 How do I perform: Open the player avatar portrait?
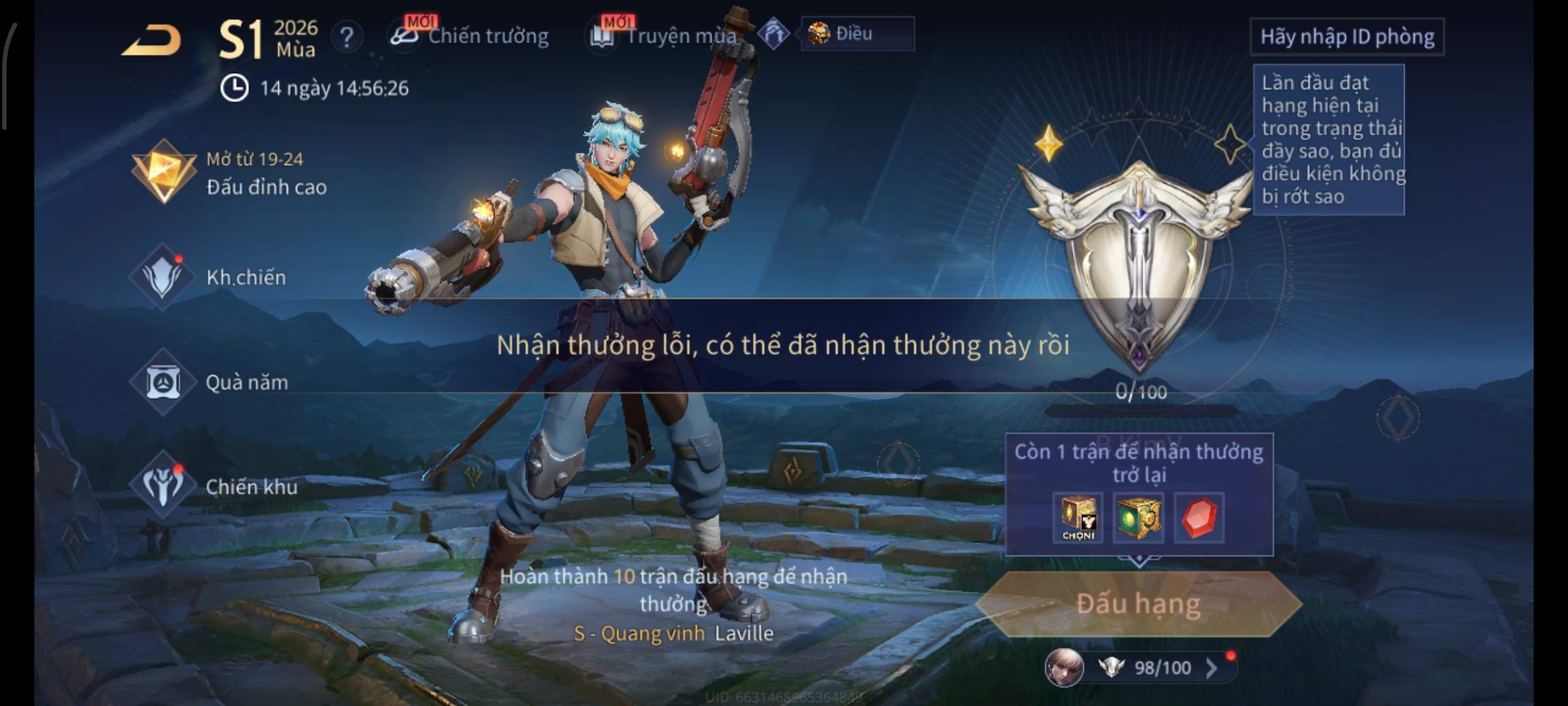pyautogui.click(x=1064, y=667)
